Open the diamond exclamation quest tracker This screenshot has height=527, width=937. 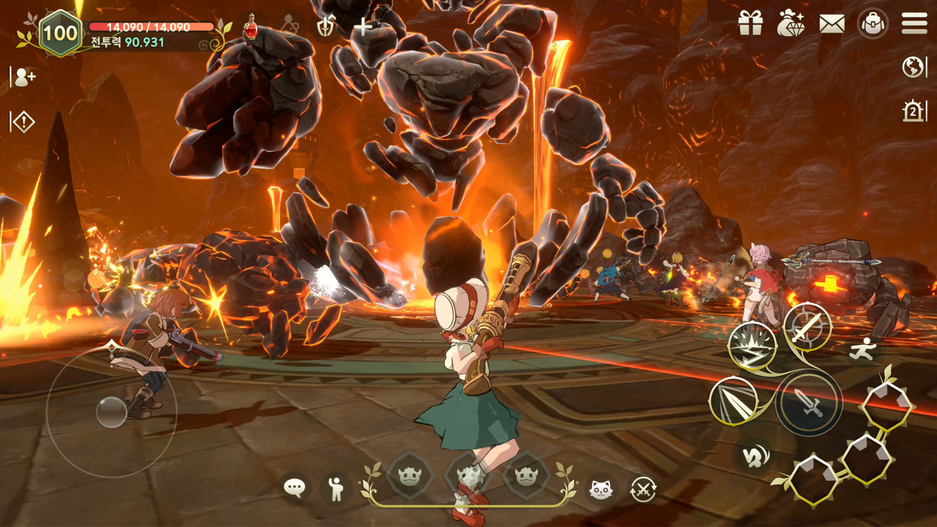[23, 122]
